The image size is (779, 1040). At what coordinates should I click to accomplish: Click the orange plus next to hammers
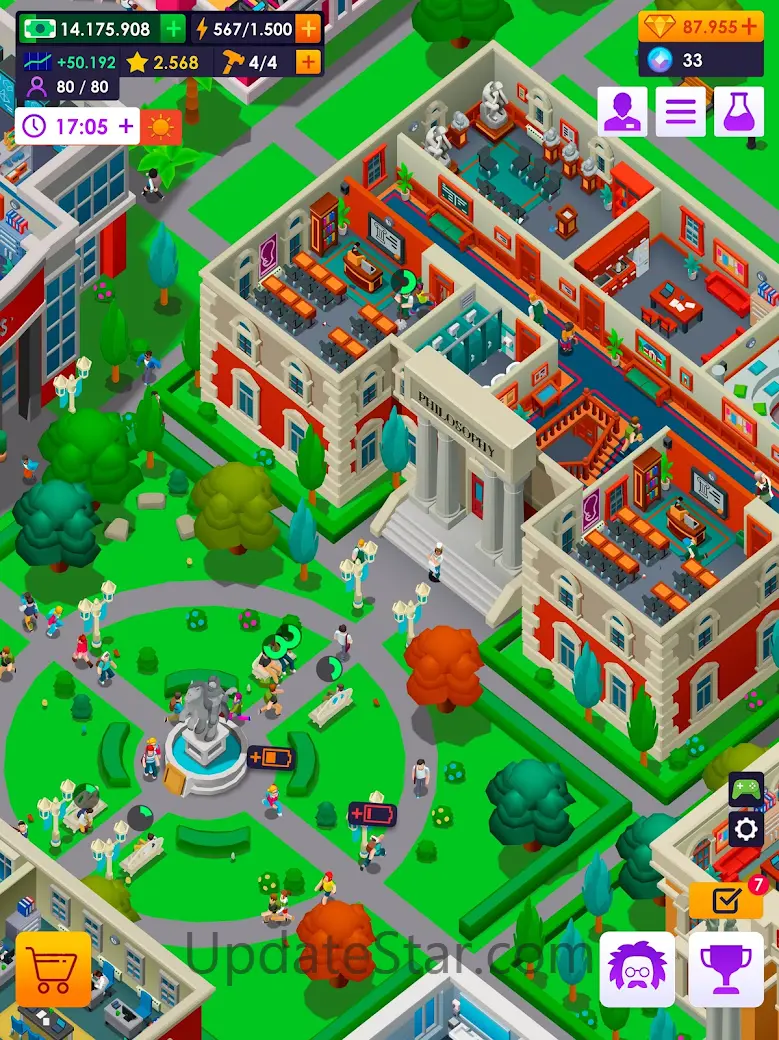(308, 62)
